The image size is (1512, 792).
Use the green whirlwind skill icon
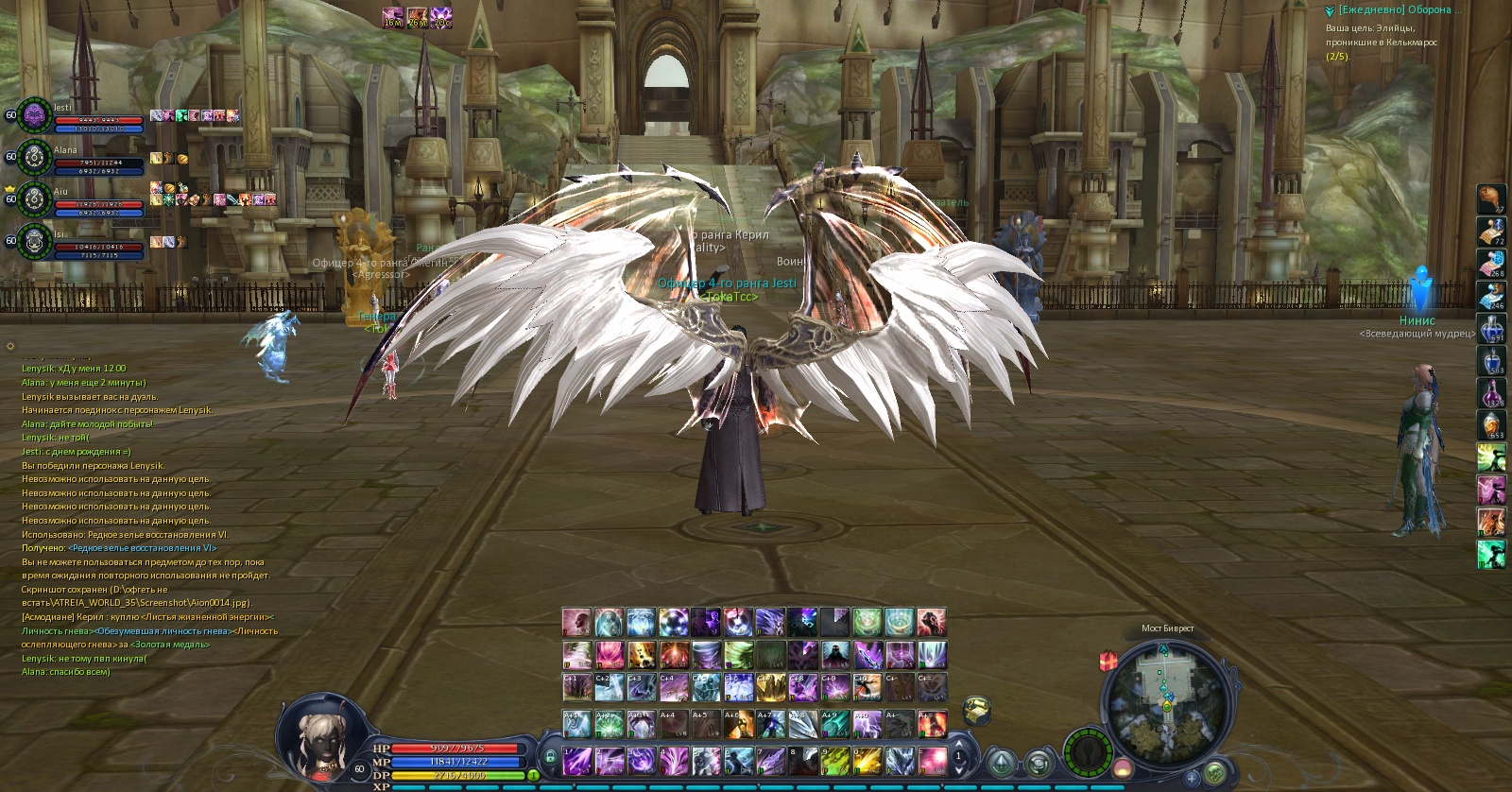738,654
